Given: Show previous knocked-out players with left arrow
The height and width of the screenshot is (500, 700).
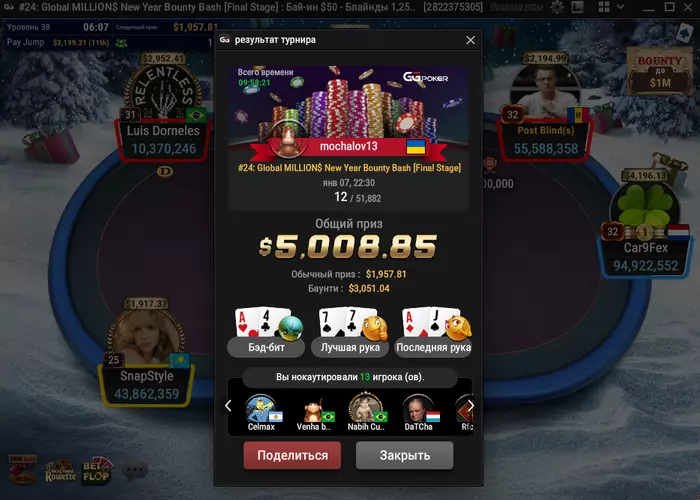Looking at the screenshot, I should point(228,406).
